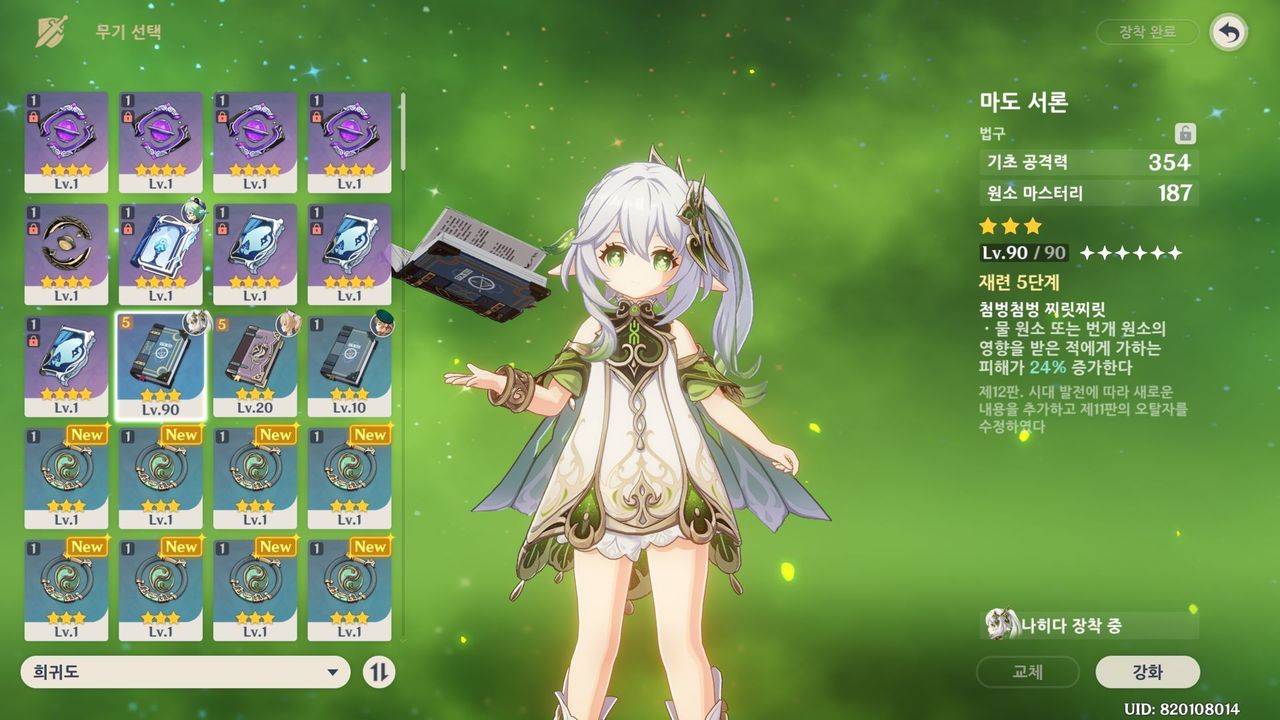Open the 희귀도 sort dropdown
The height and width of the screenshot is (720, 1280).
pyautogui.click(x=185, y=672)
